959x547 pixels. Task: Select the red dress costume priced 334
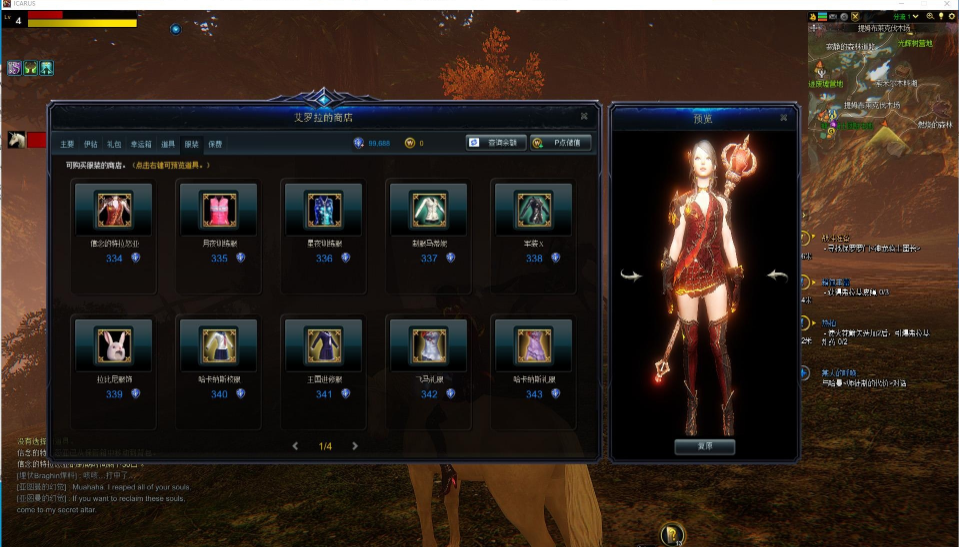click(x=113, y=210)
